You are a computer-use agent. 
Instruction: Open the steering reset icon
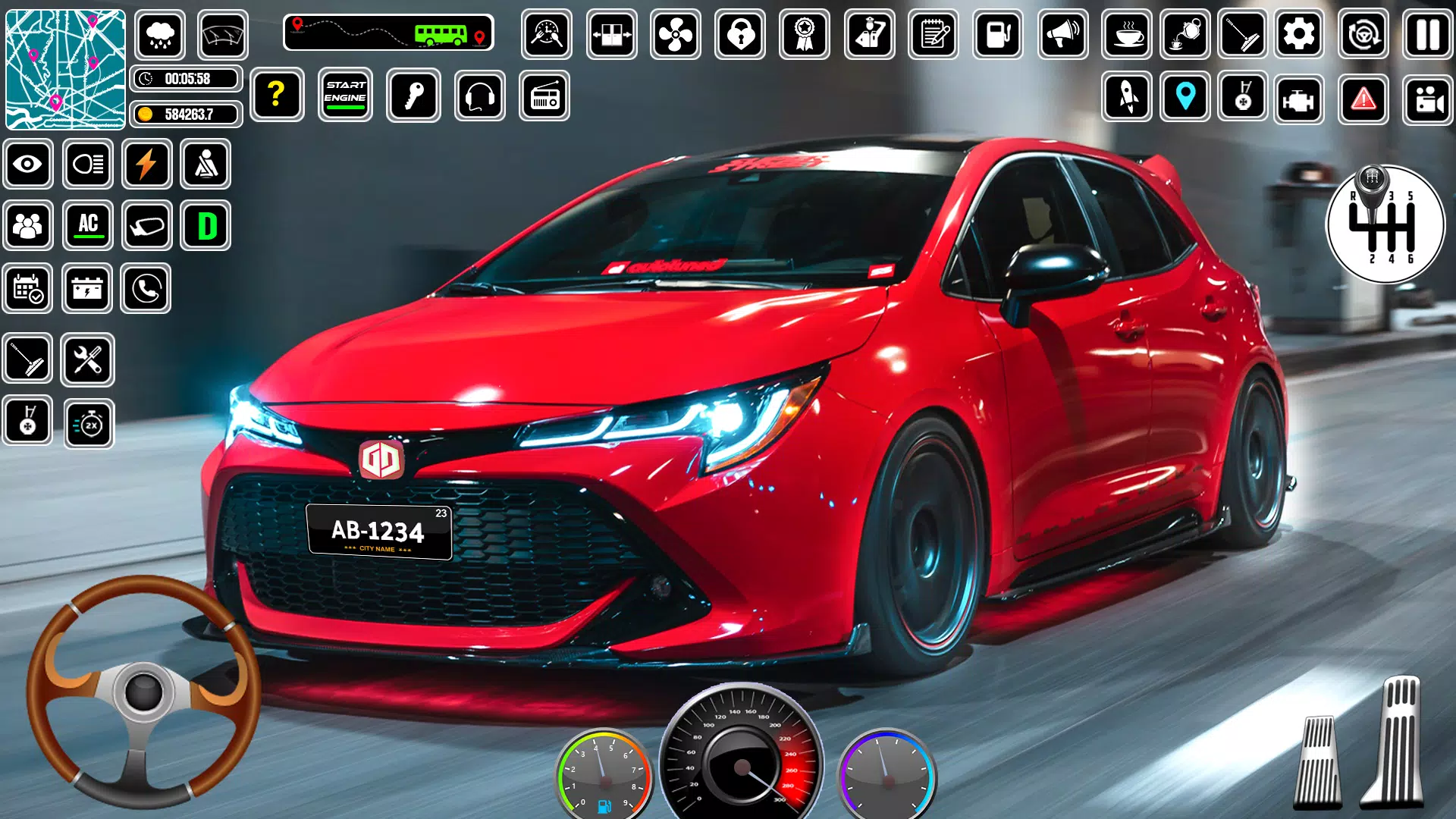point(1362,34)
